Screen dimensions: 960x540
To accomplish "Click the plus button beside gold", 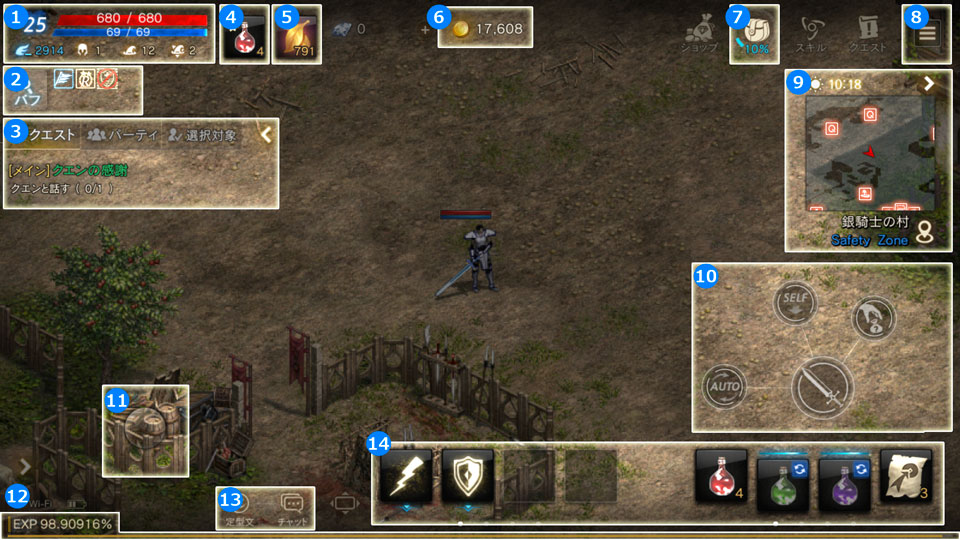I will click(427, 29).
